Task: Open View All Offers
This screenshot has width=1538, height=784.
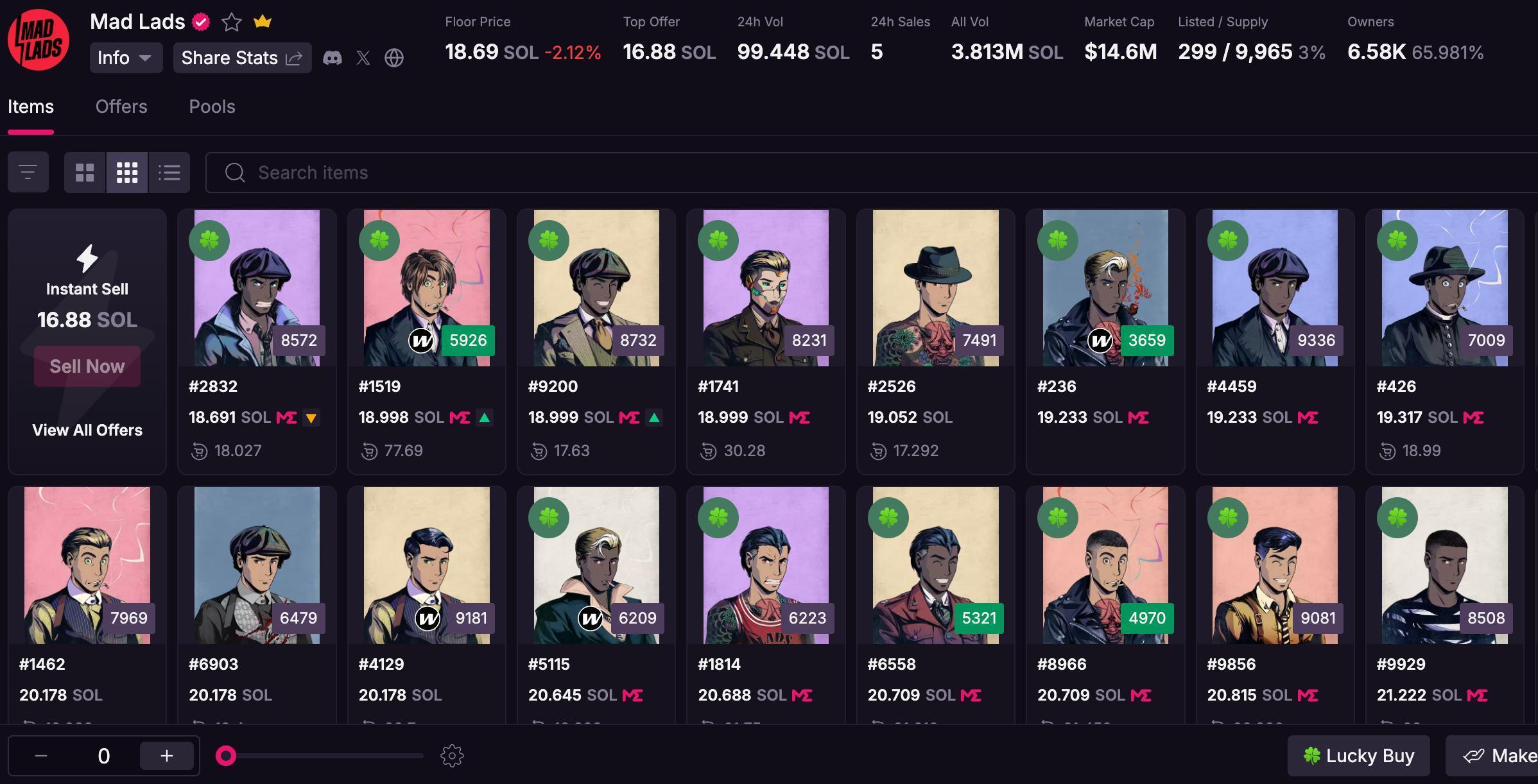Action: pyautogui.click(x=87, y=430)
